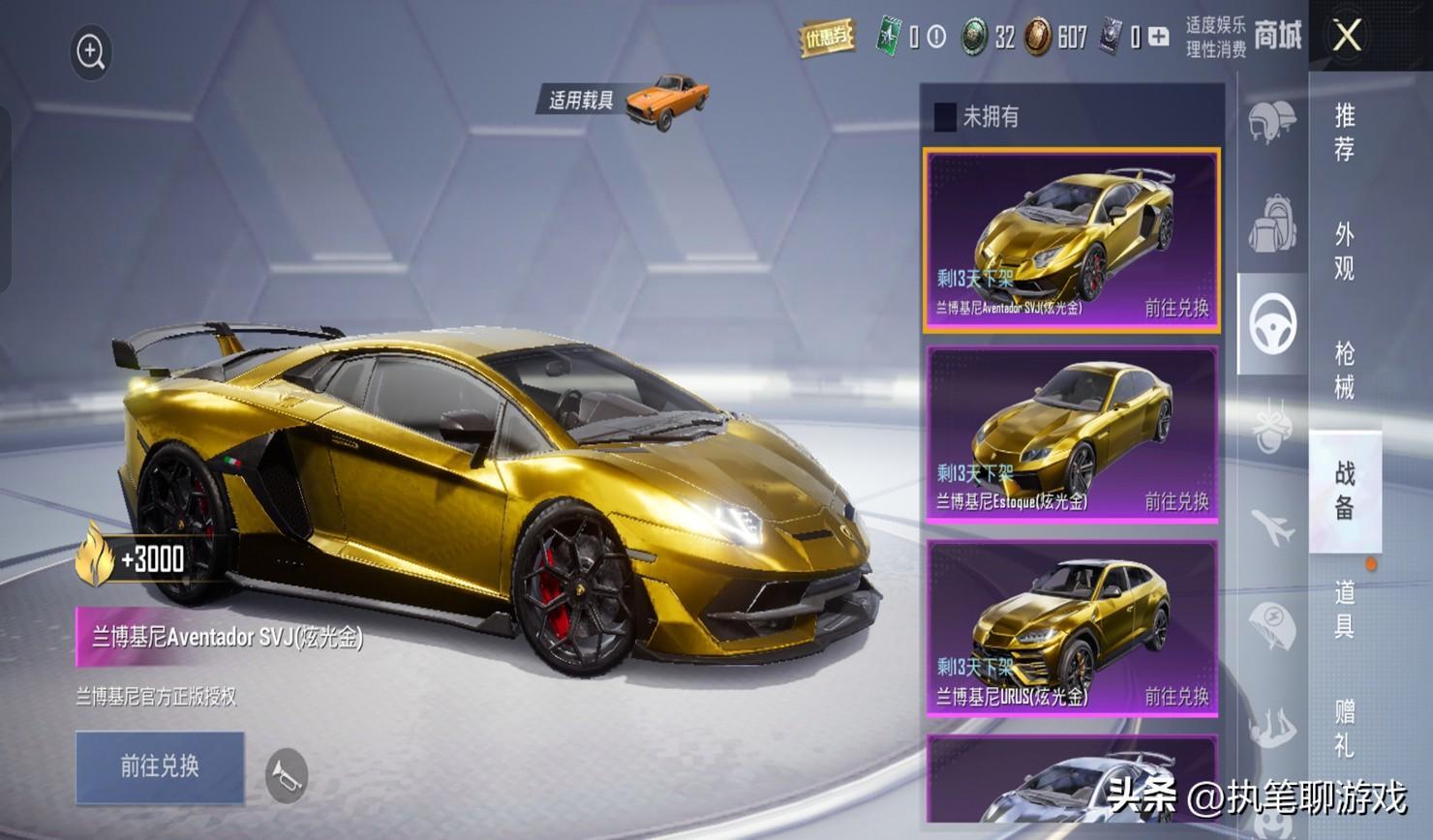Click the 前往兑换 button below the car name
This screenshot has width=1433, height=840.
160,766
